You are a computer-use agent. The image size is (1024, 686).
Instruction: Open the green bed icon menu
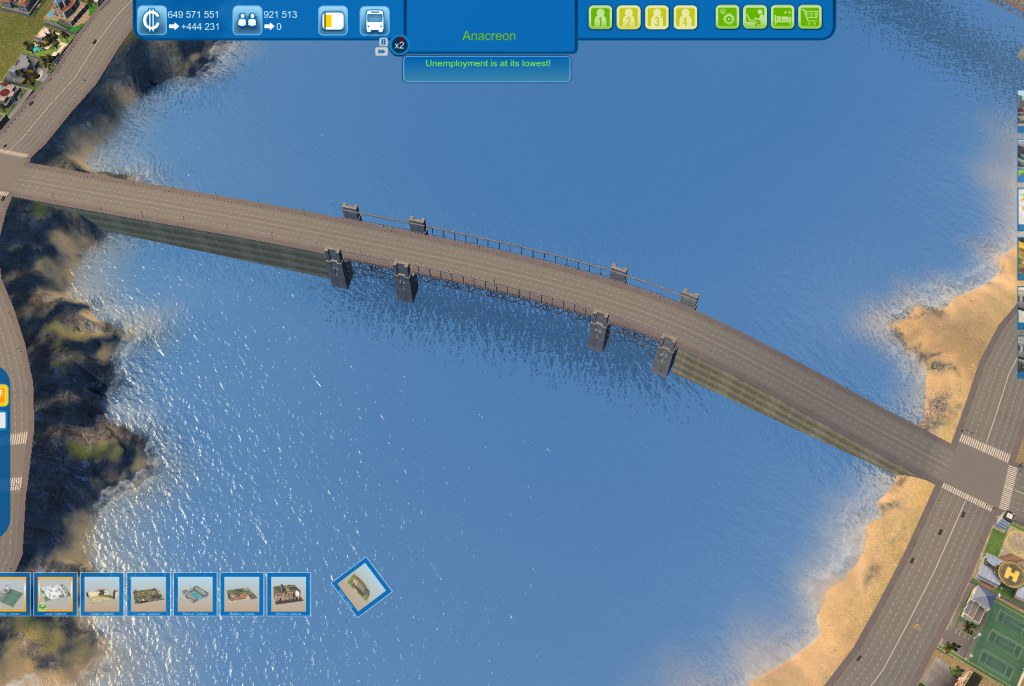pyautogui.click(x=782, y=17)
